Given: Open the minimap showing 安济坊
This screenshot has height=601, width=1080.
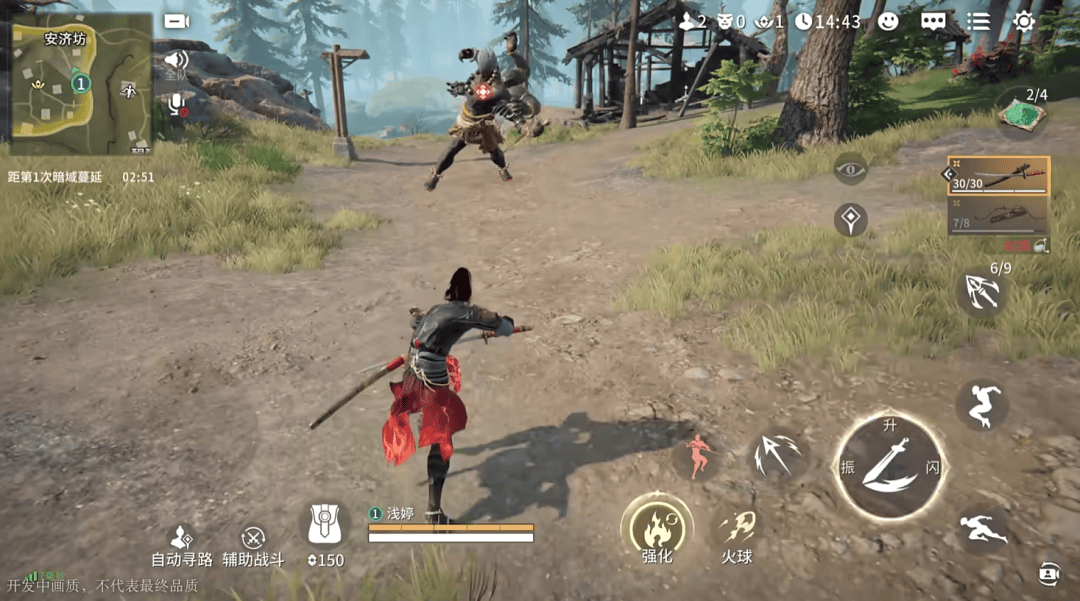Looking at the screenshot, I should pyautogui.click(x=81, y=85).
